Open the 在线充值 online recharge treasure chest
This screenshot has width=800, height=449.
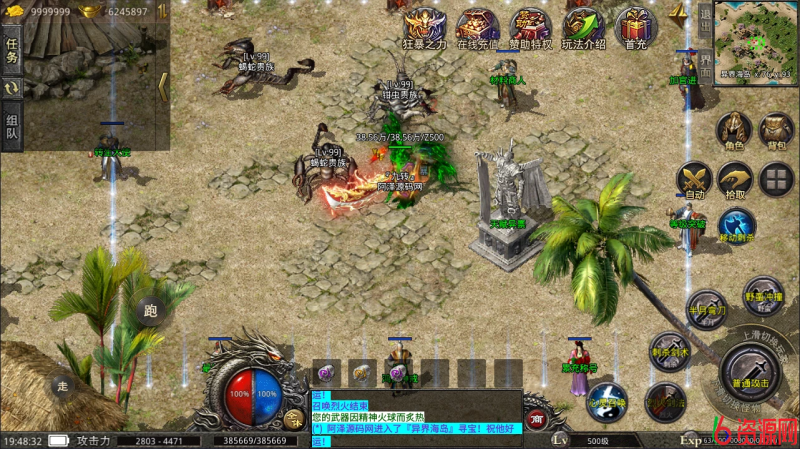(477, 26)
